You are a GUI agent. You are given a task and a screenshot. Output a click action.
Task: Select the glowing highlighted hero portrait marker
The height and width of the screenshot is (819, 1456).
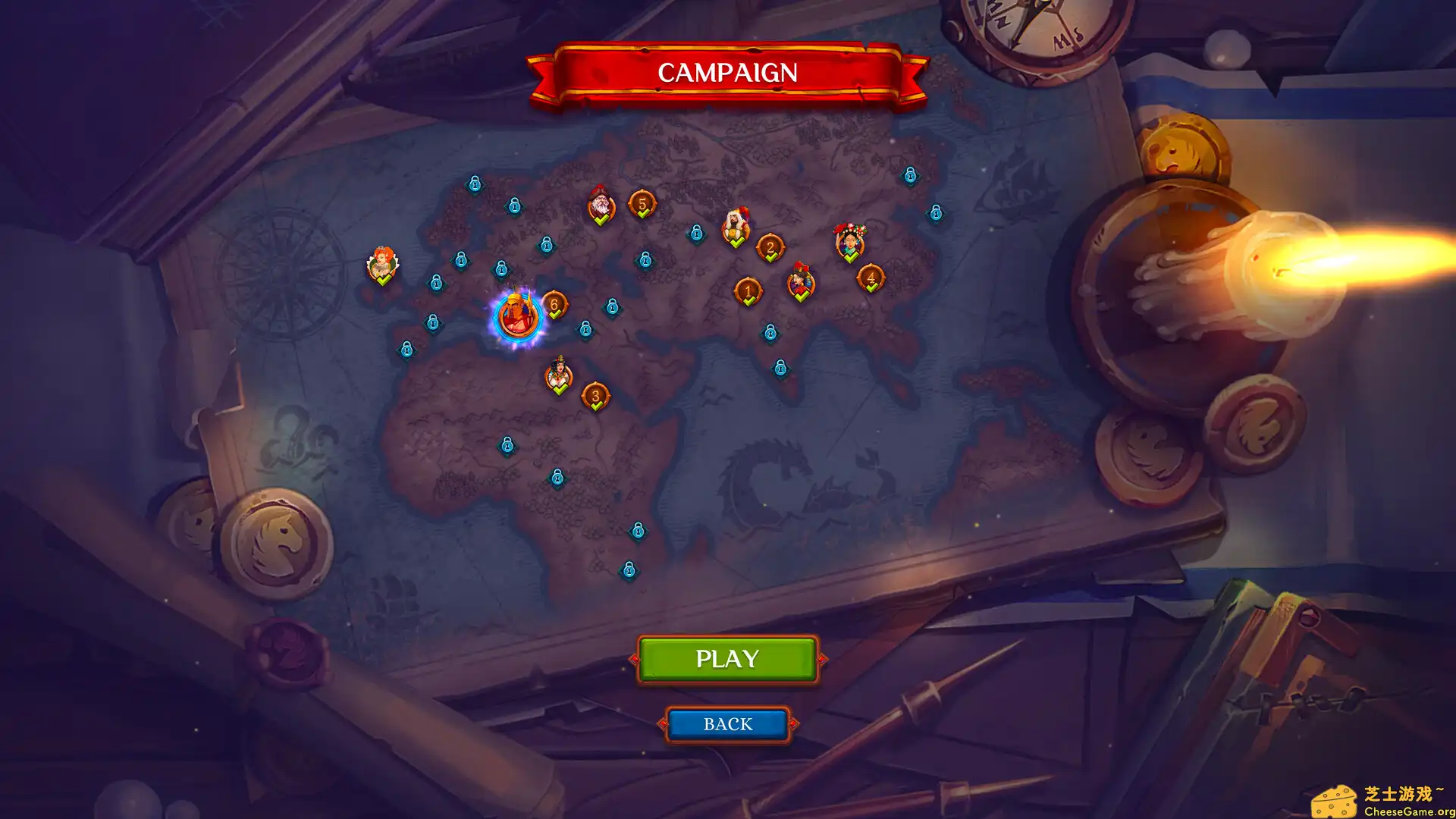coord(517,317)
